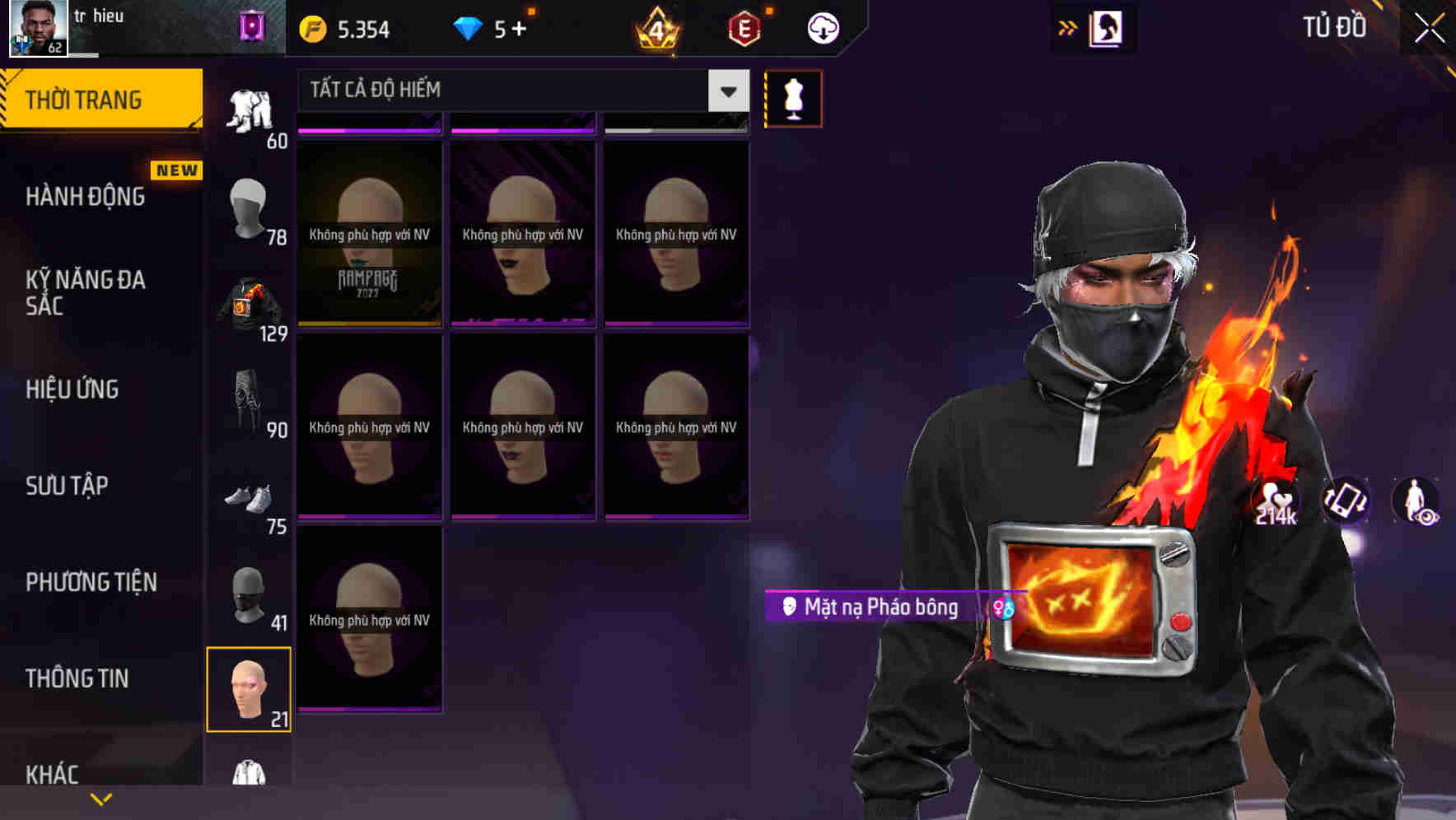Open the HÀNH ĐỘNG menu with NEW badge
Screen dimensions: 1456x820
(x=85, y=196)
